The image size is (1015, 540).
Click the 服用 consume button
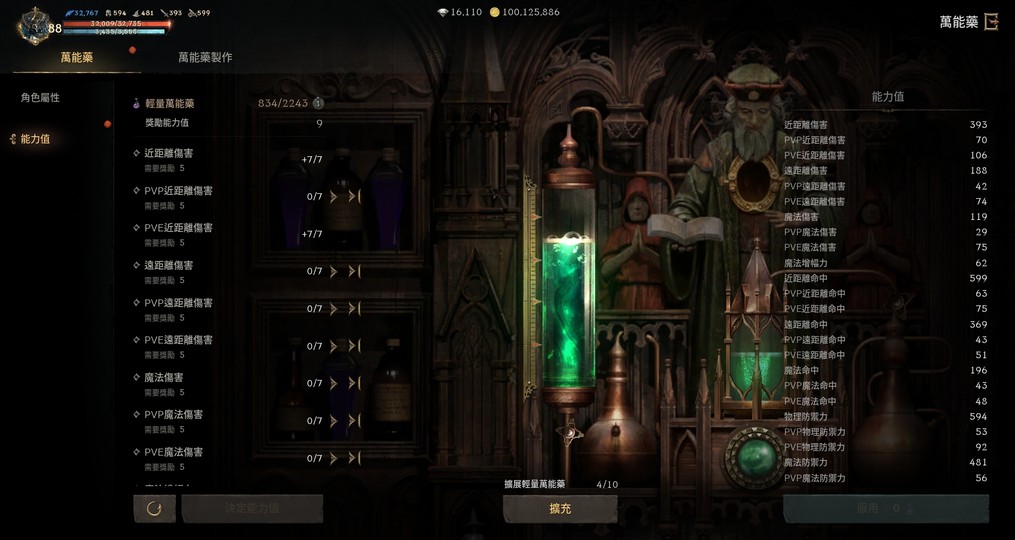pos(884,509)
